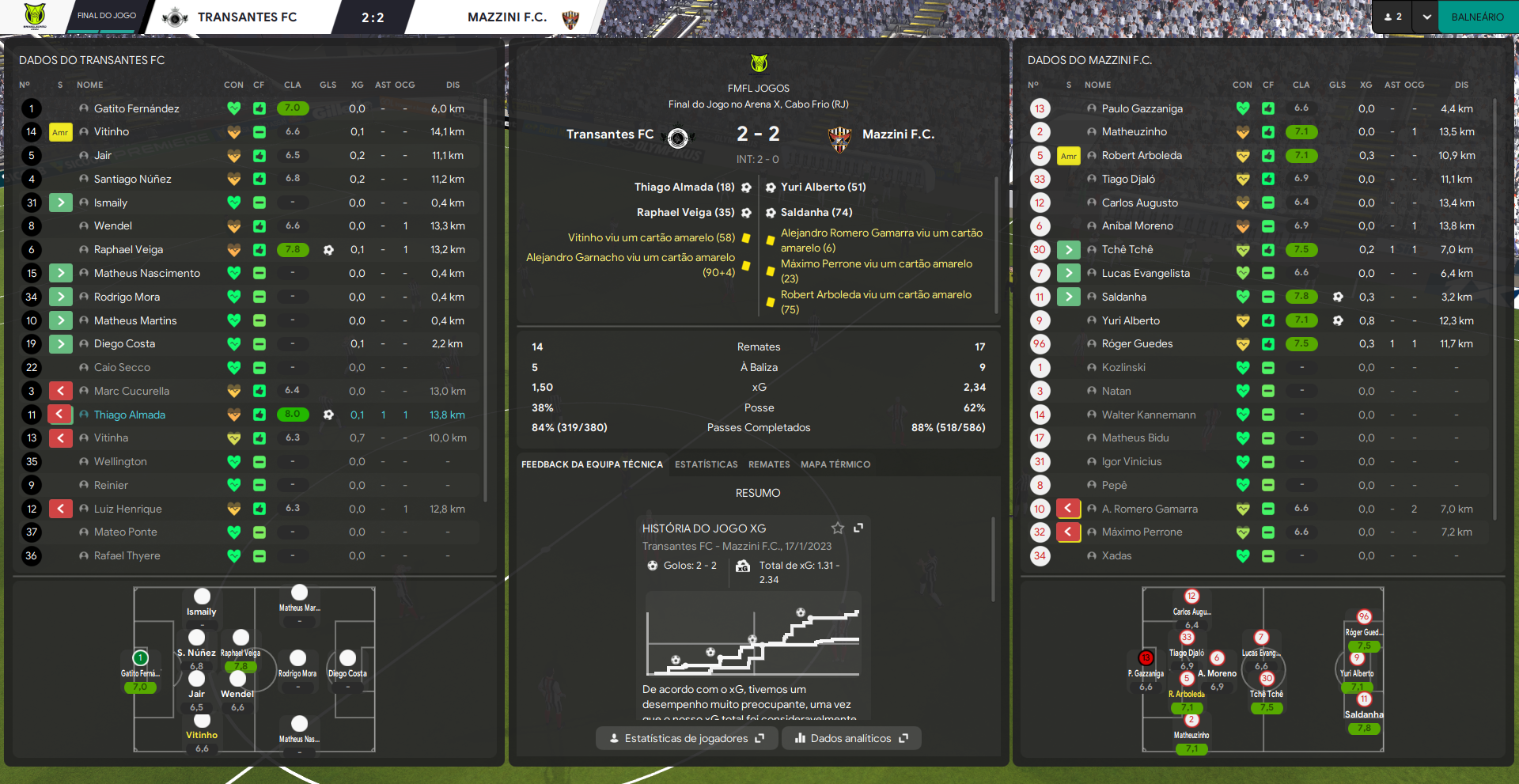Image resolution: width=1519 pixels, height=784 pixels.
Task: Open the dropdown arrow beside Balneário
Action: point(1426,17)
